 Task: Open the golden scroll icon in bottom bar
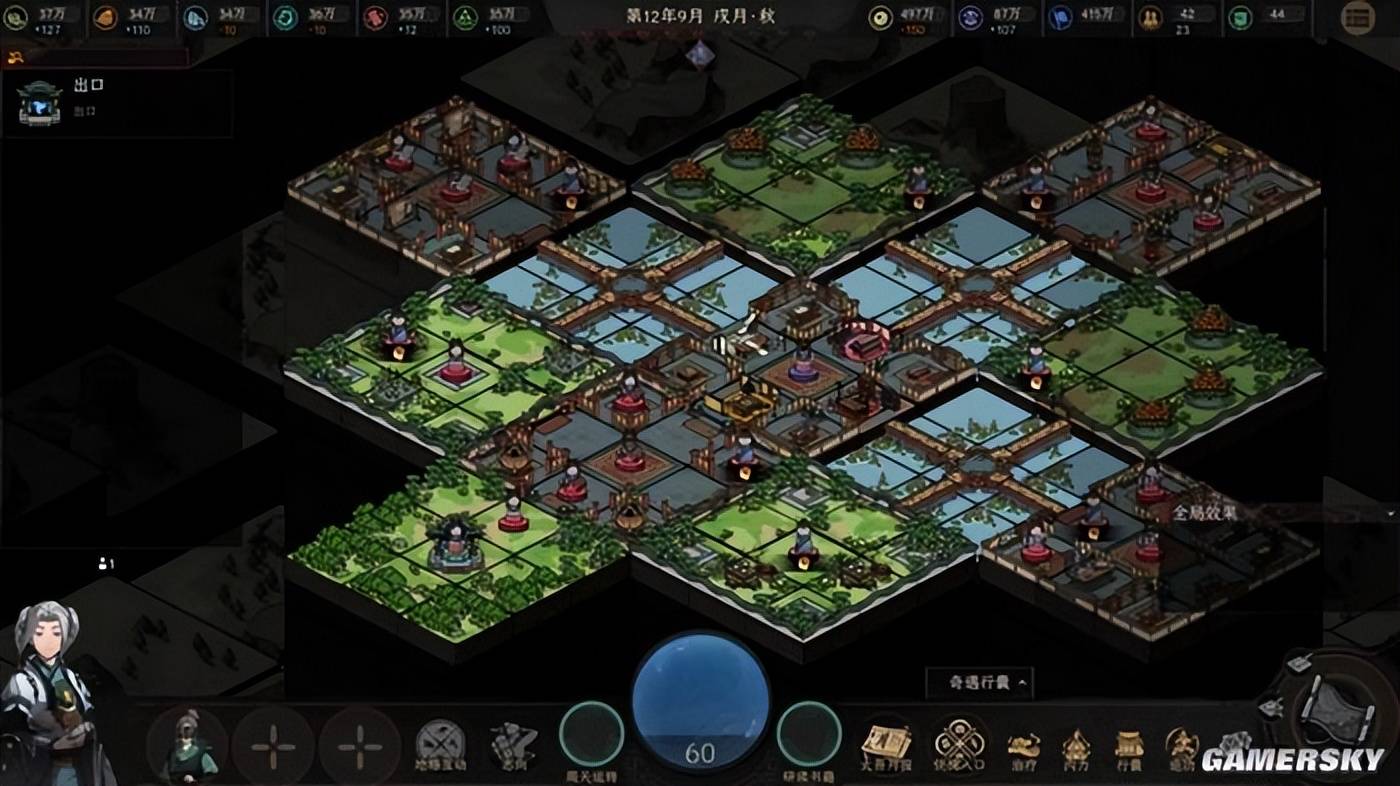(x=887, y=744)
